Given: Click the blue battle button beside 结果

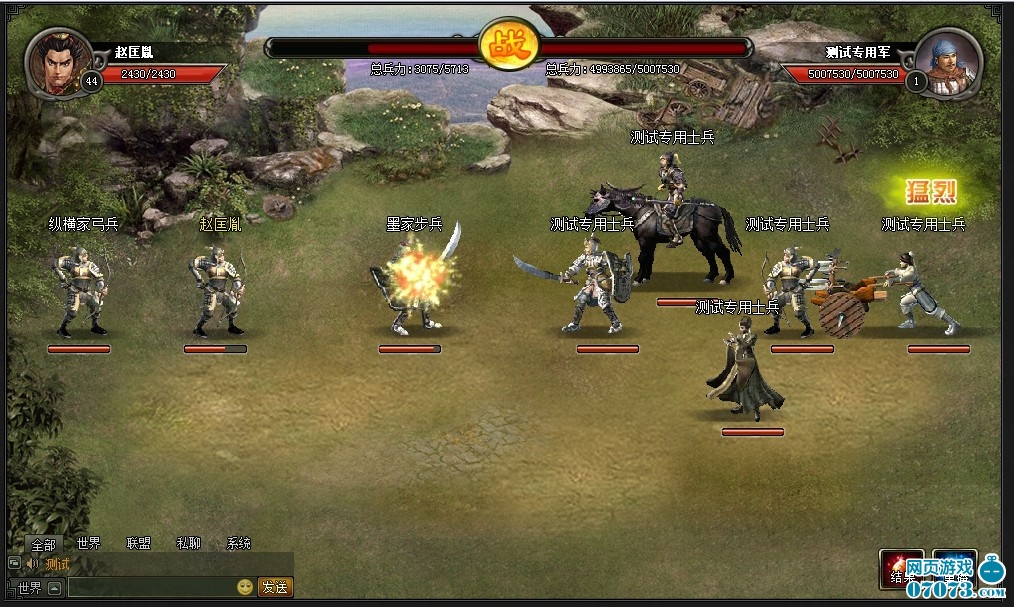Looking at the screenshot, I should click(x=953, y=569).
